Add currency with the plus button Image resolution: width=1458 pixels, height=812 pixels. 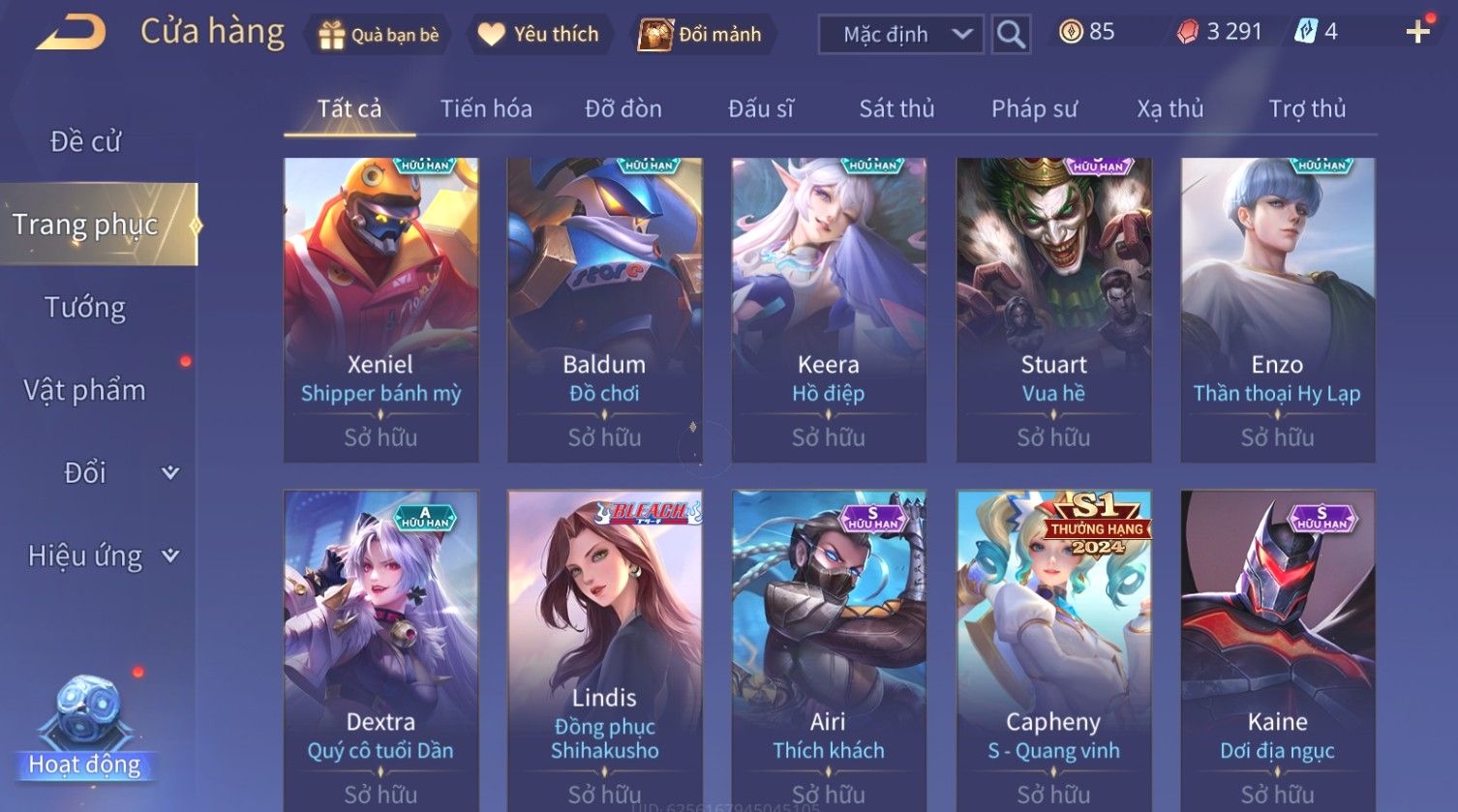1417,33
